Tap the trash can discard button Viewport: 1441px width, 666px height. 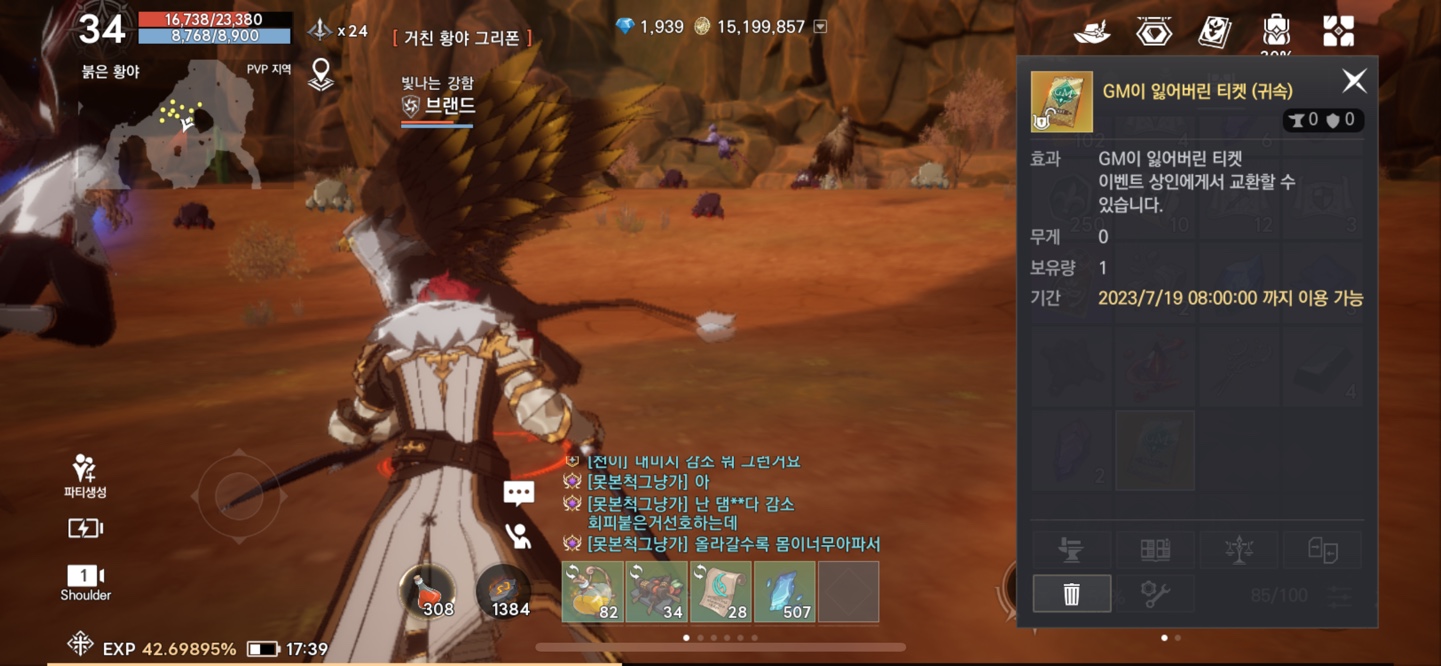click(1071, 594)
